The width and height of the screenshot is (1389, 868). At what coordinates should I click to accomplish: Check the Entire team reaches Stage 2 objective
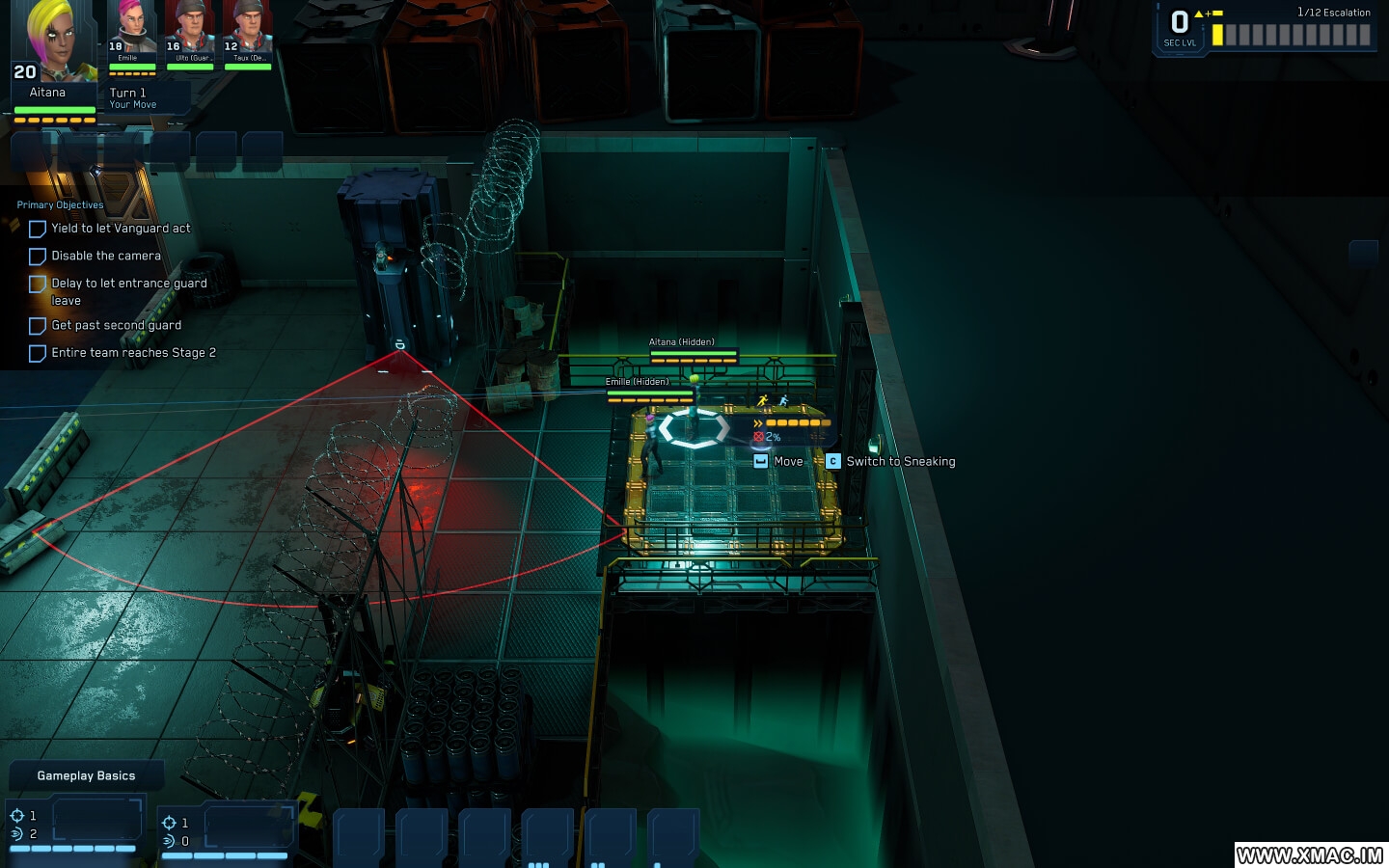click(x=38, y=353)
